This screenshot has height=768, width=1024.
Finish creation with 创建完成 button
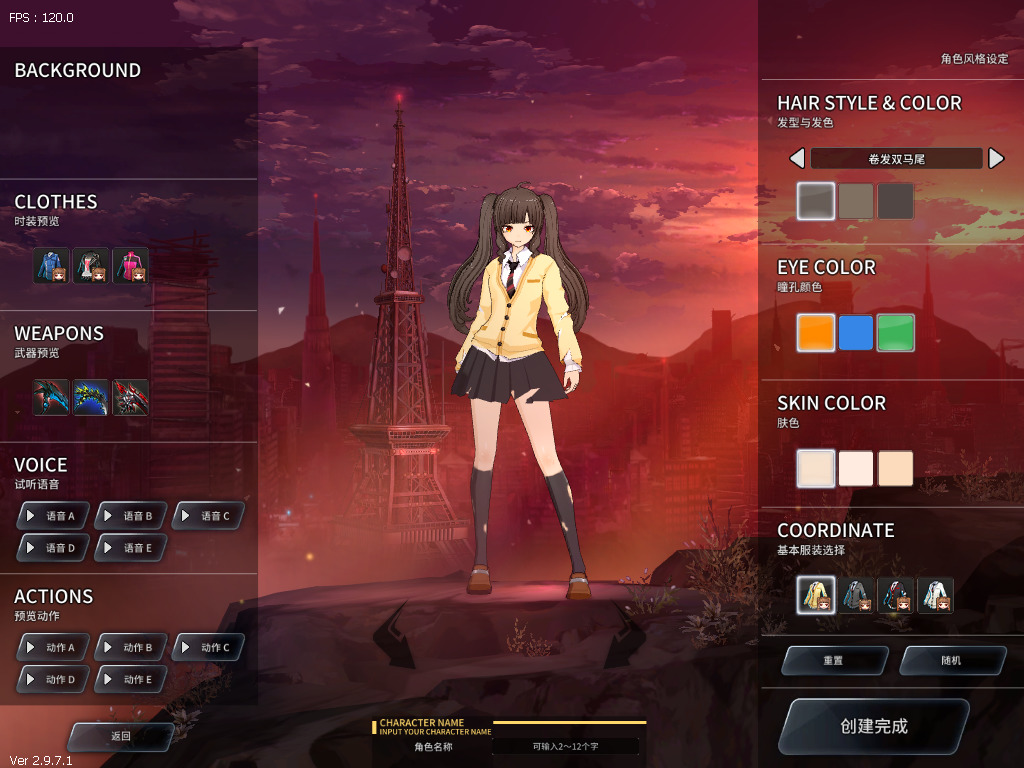[x=873, y=726]
